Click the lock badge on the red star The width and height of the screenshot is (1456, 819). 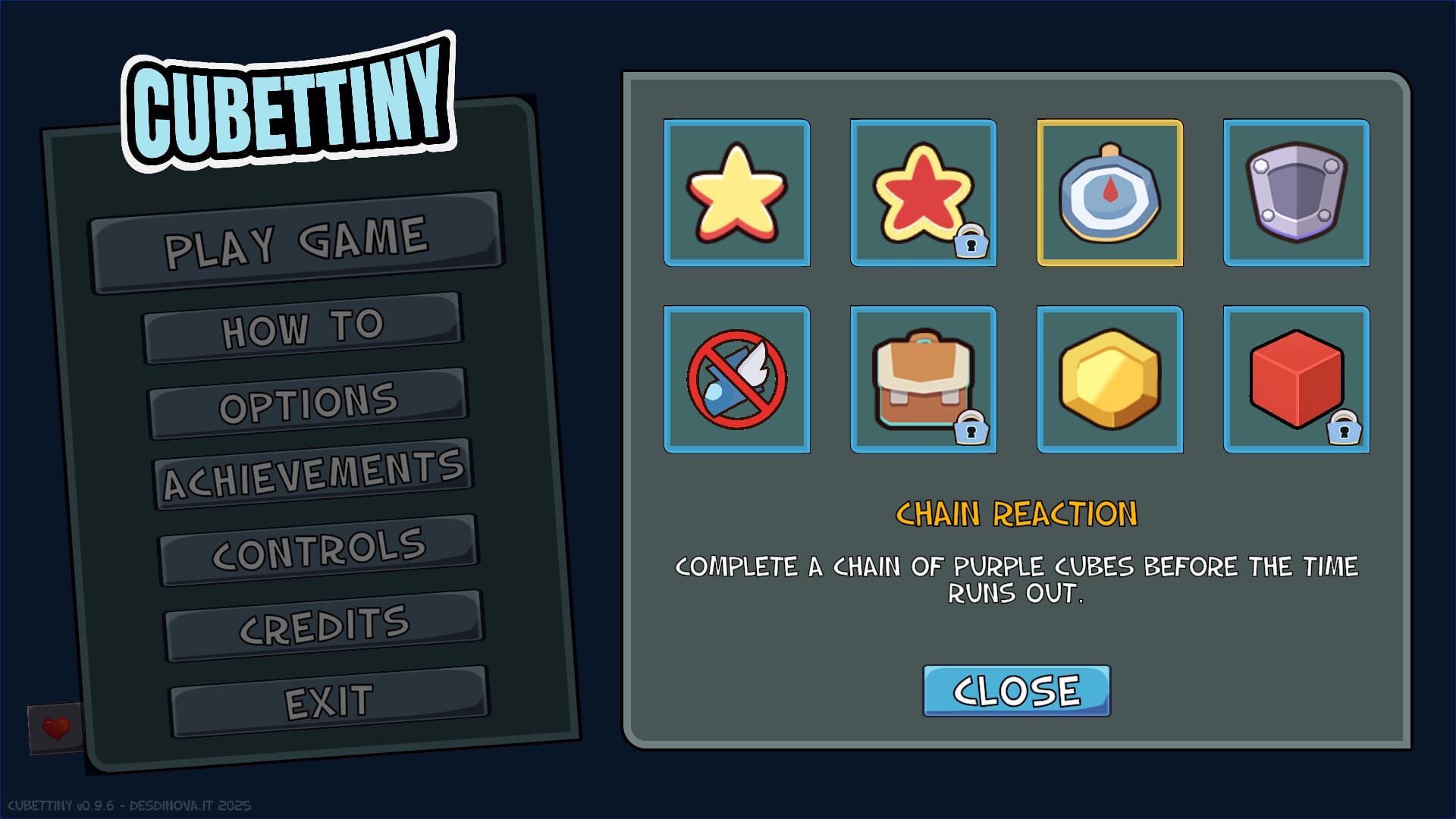(973, 244)
